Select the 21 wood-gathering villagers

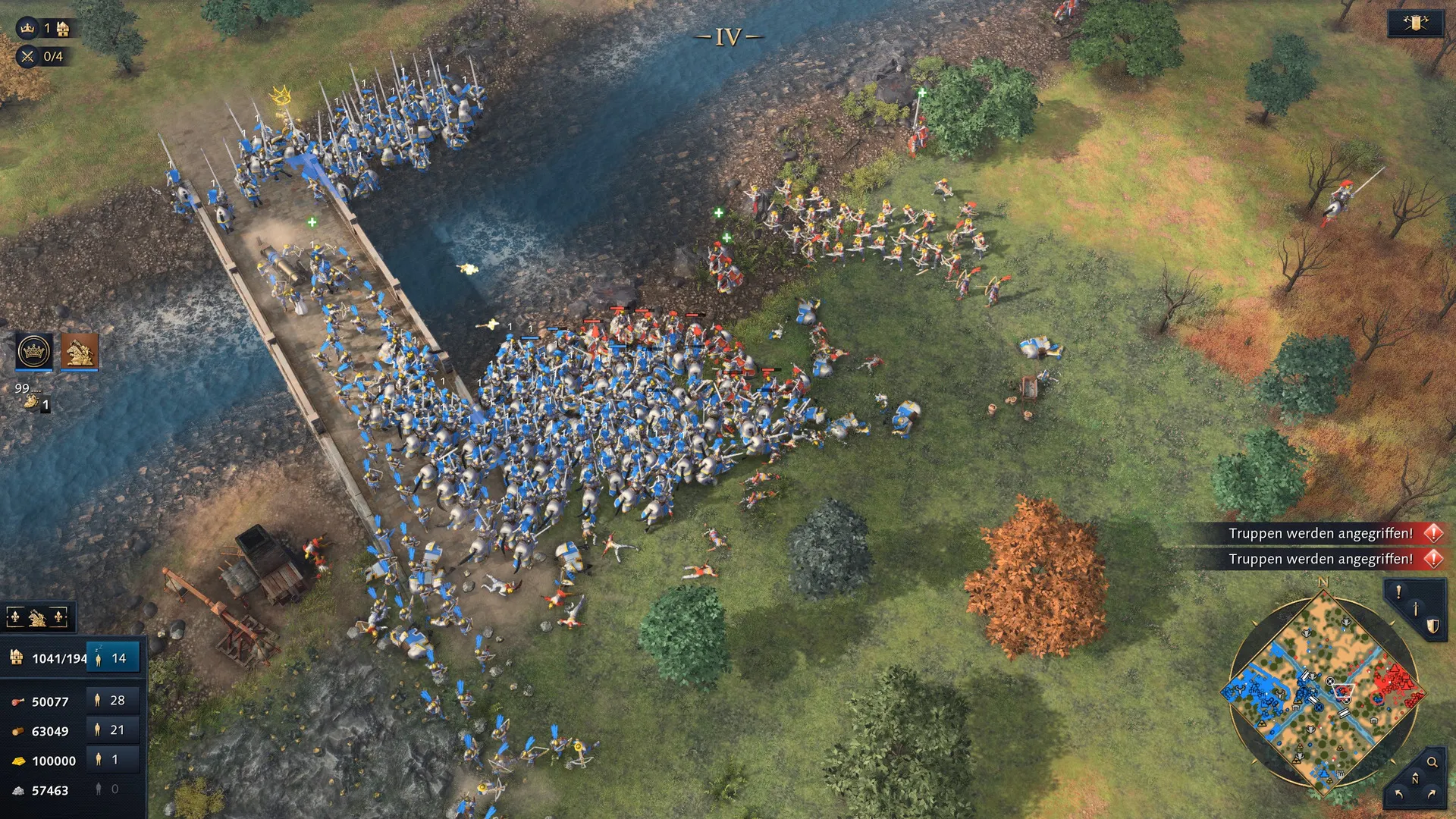pyautogui.click(x=112, y=730)
